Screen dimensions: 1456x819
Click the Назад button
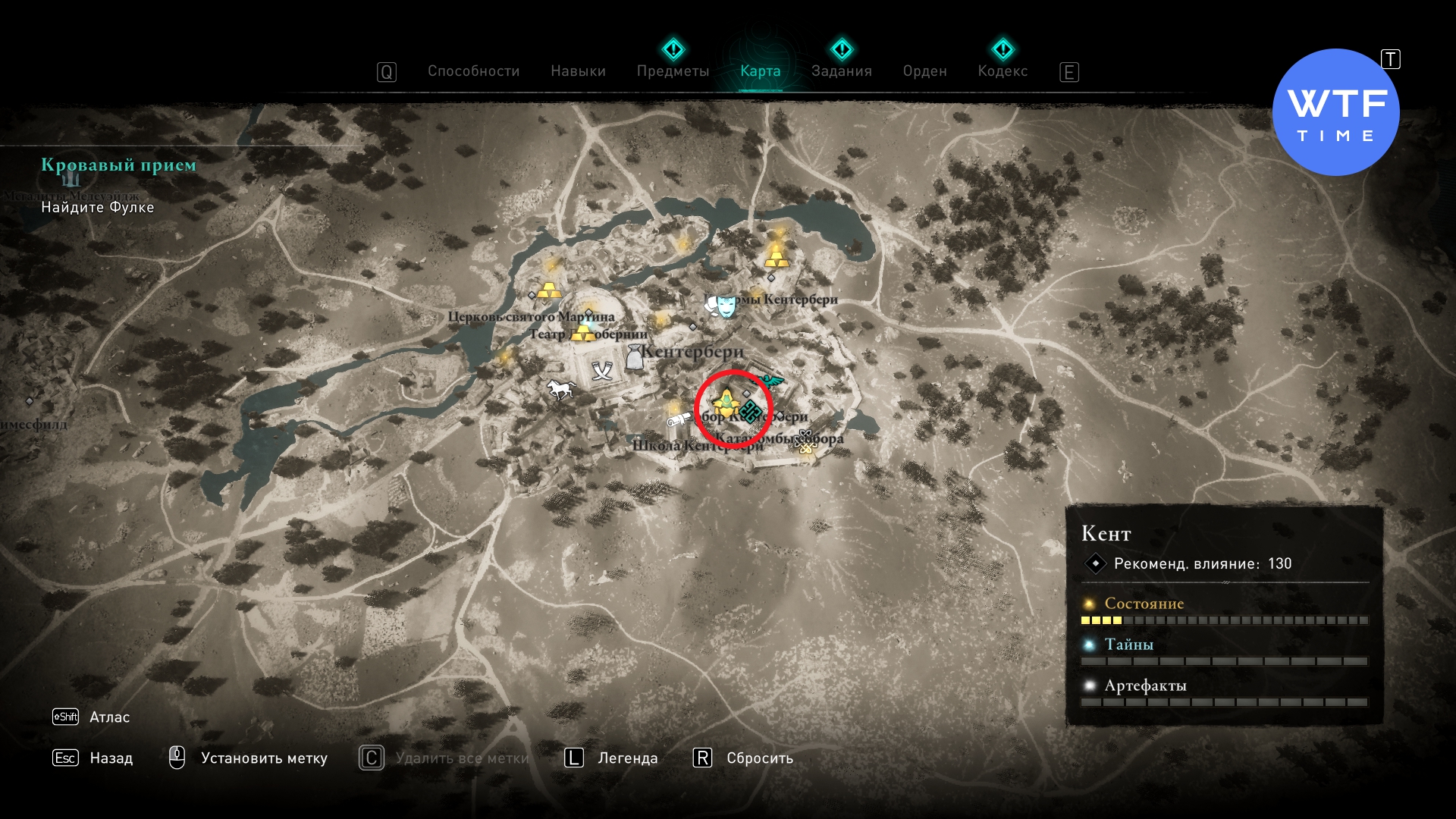(x=111, y=758)
